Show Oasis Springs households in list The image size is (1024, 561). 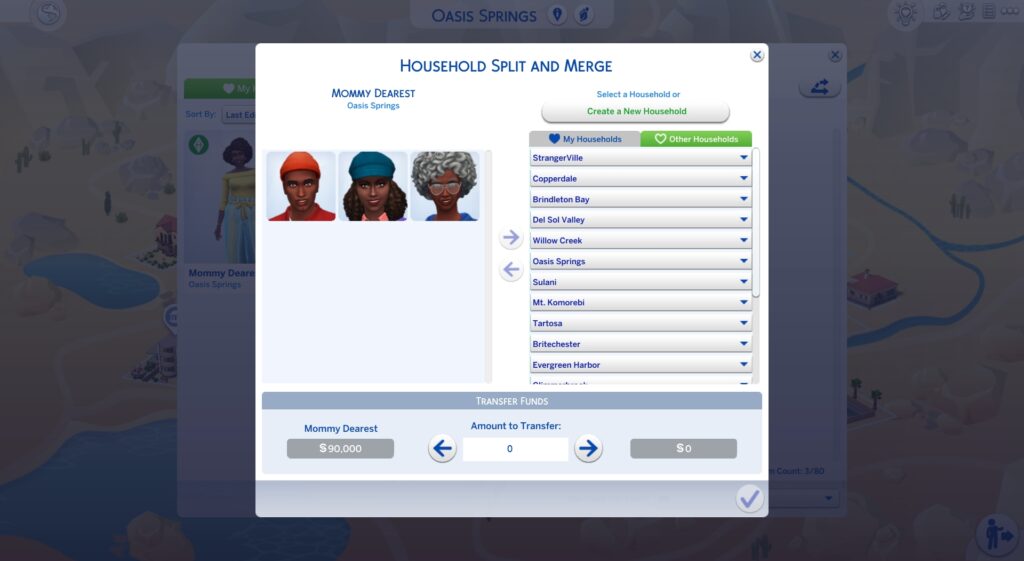(640, 262)
